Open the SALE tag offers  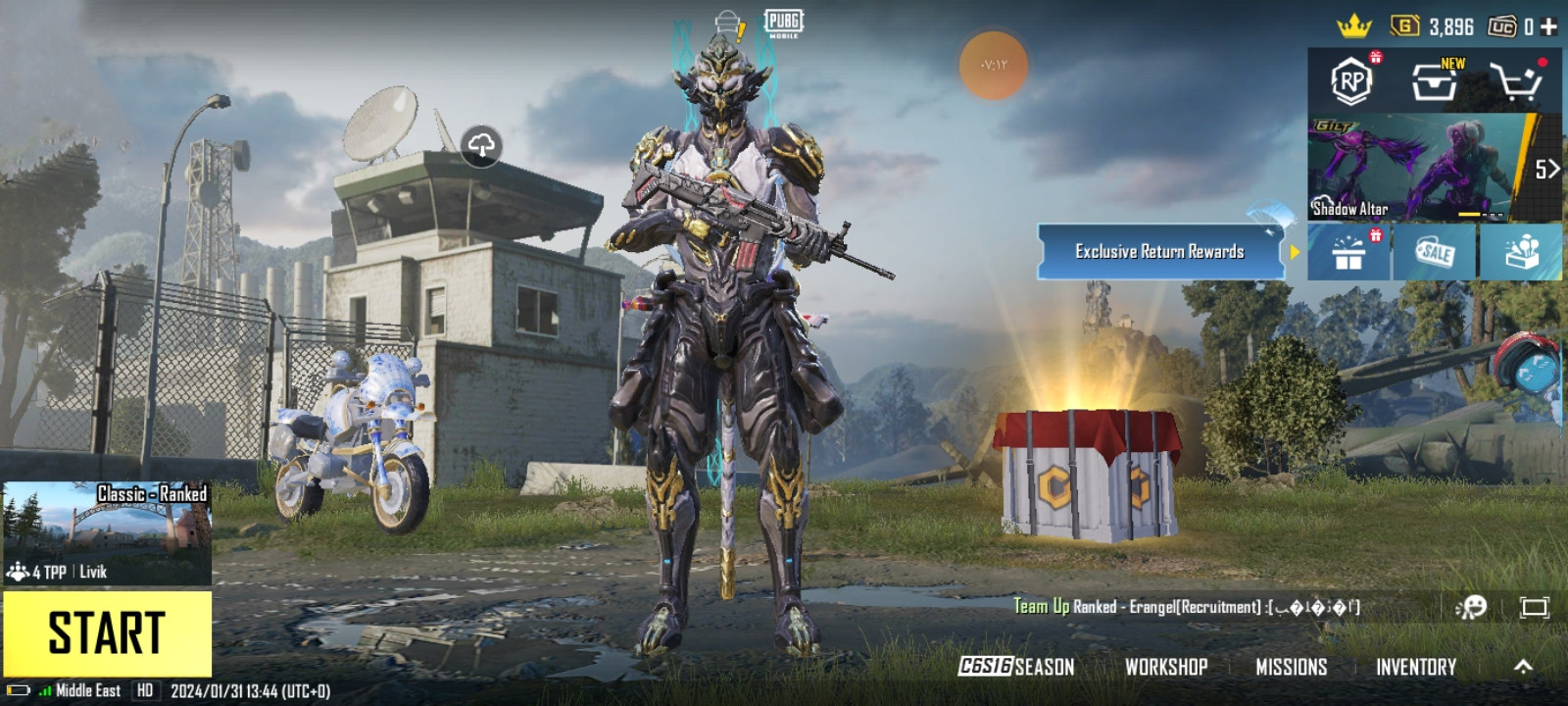[1435, 252]
